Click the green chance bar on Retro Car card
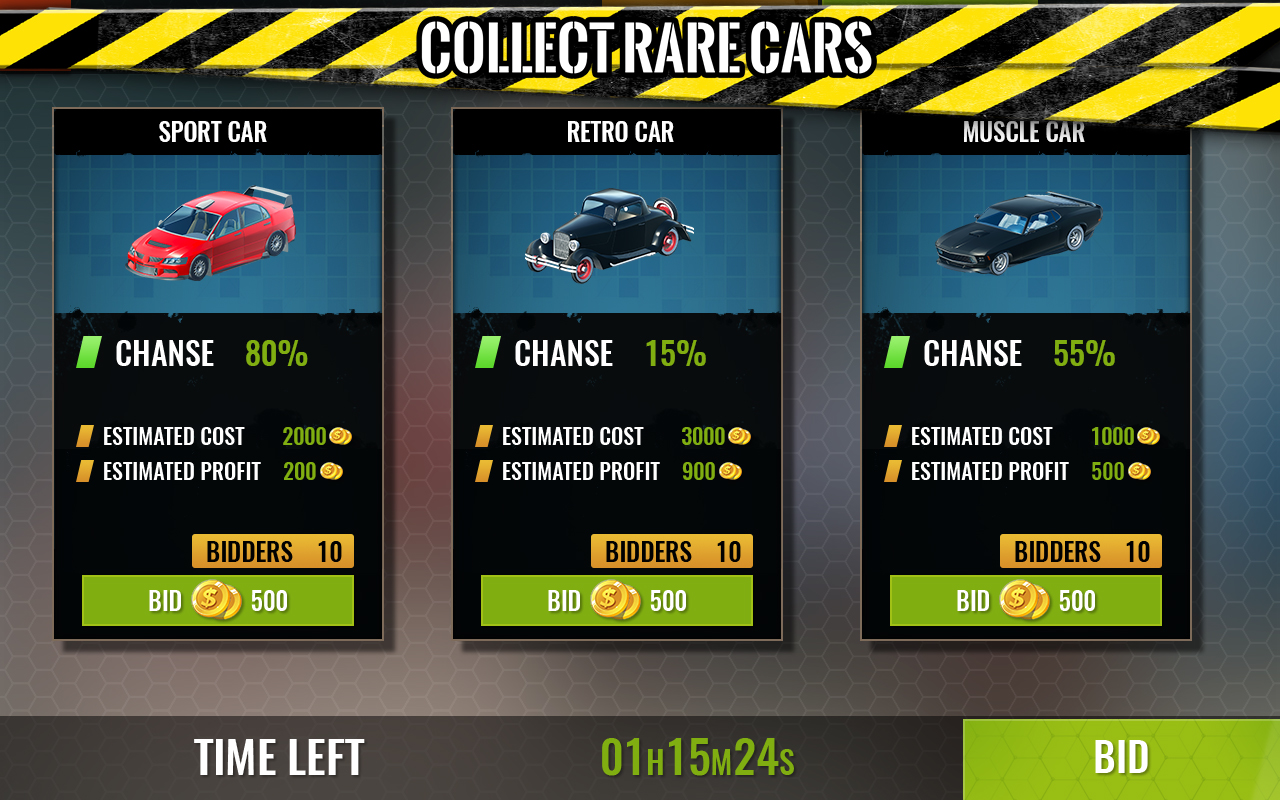The height and width of the screenshot is (800, 1280). [489, 352]
